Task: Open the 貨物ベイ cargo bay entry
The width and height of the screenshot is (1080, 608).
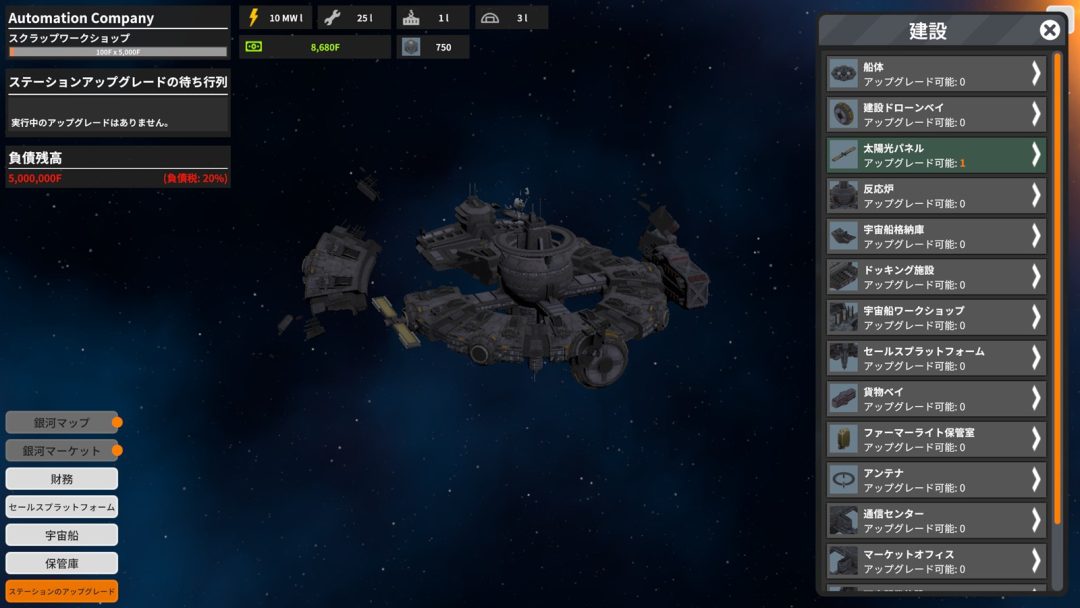Action: point(936,399)
